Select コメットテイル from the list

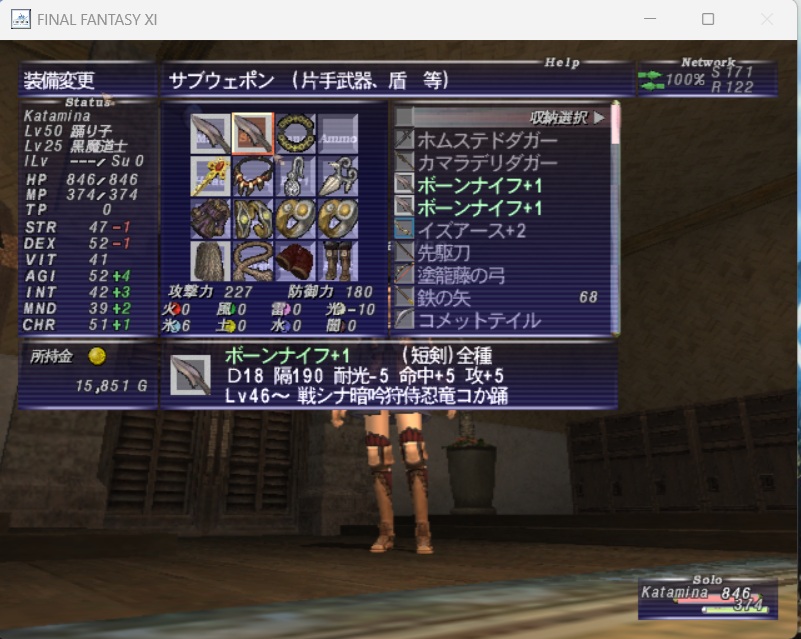tap(478, 321)
